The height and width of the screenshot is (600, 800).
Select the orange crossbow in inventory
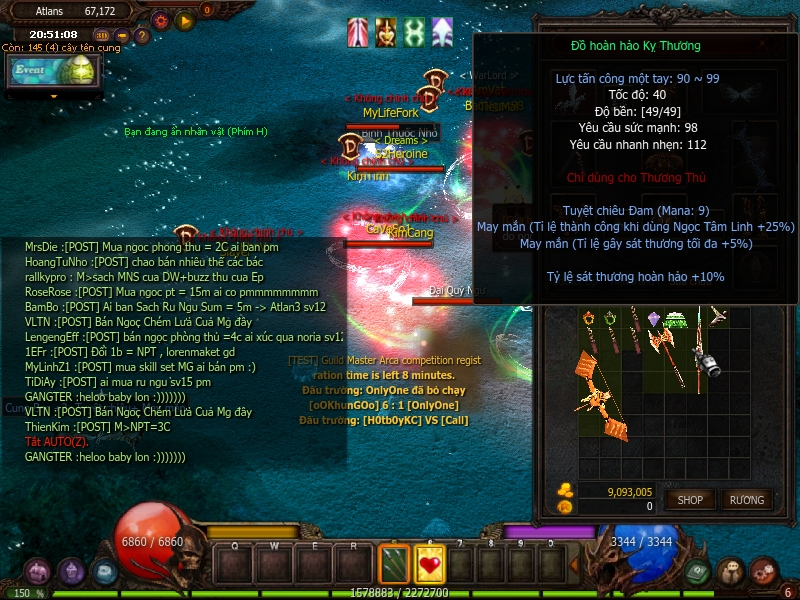tap(602, 393)
